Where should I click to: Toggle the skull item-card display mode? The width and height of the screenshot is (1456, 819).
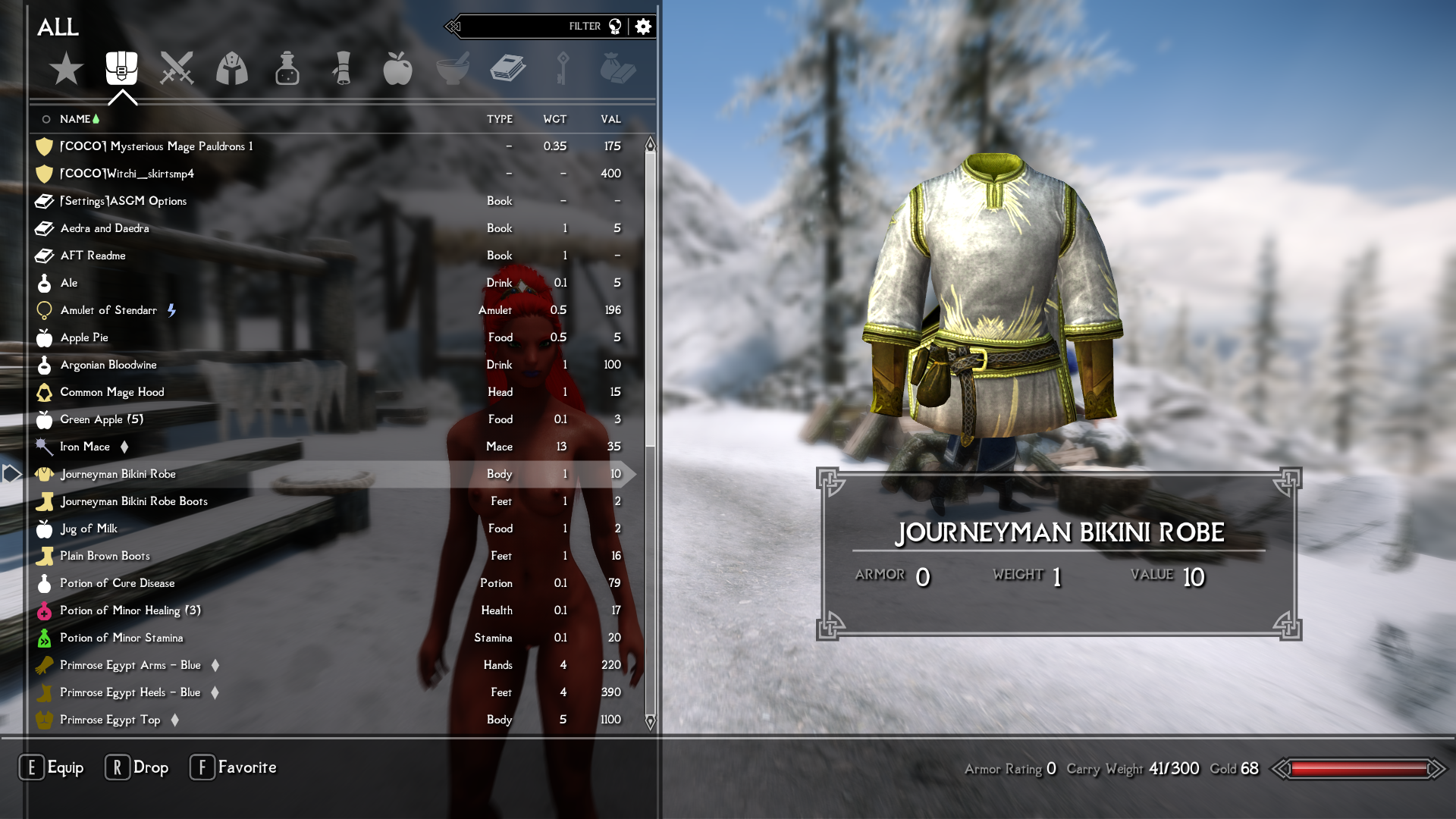point(616,25)
